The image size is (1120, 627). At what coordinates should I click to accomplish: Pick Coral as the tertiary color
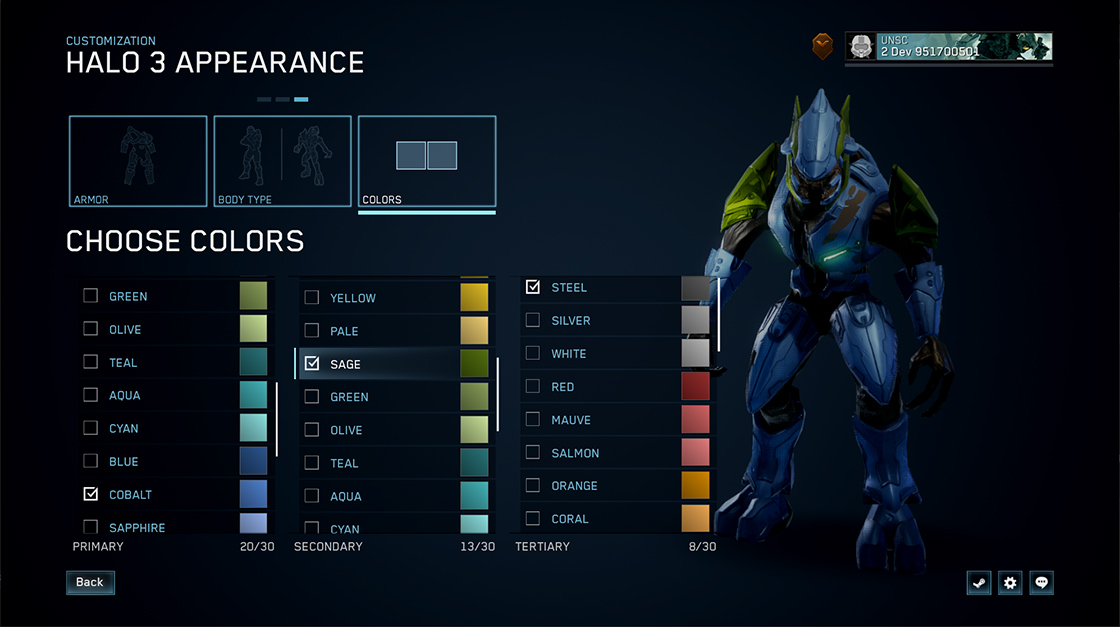(x=570, y=519)
